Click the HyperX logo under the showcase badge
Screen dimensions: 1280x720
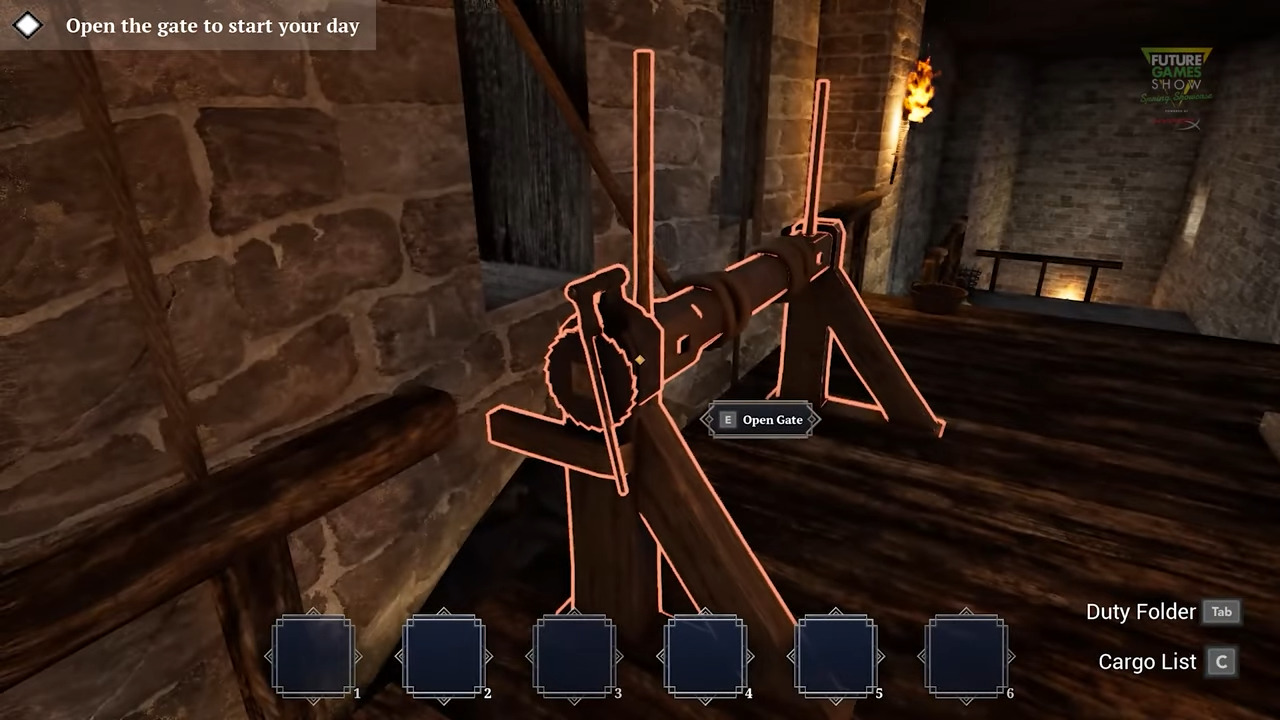(x=1178, y=123)
